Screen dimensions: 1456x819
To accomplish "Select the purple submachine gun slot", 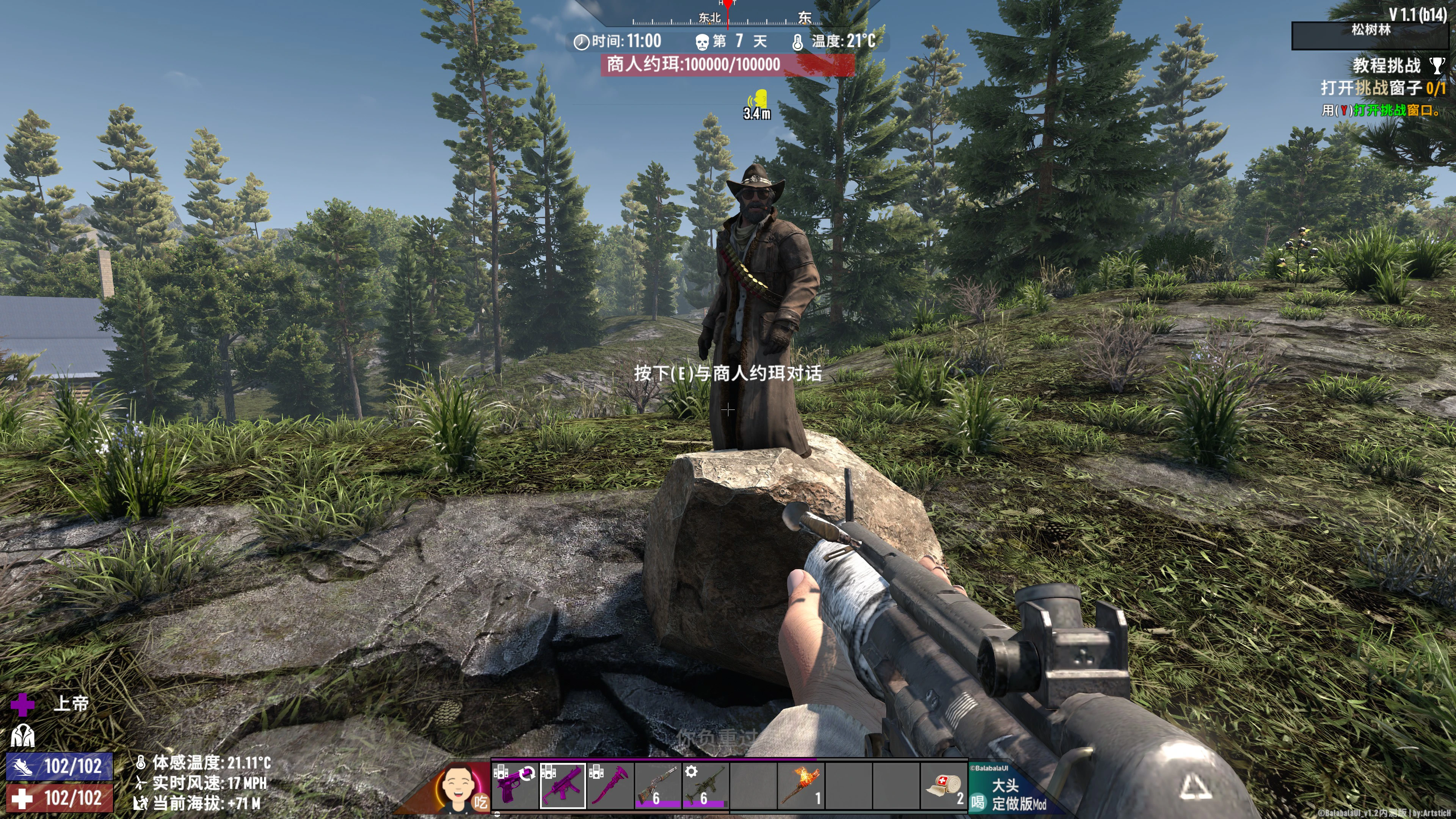I will [562, 786].
